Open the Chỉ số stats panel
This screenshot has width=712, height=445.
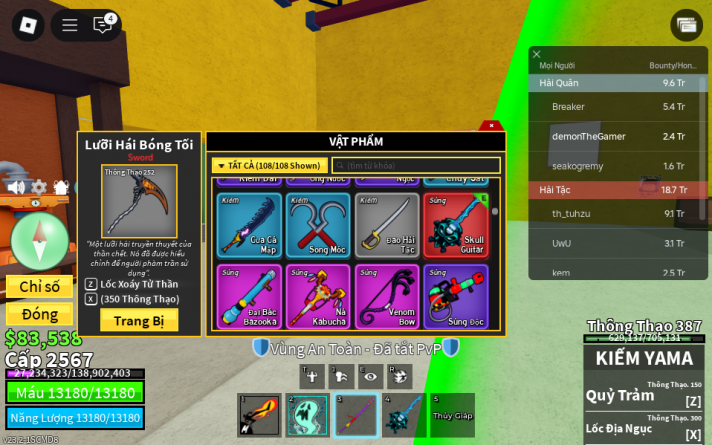(x=40, y=287)
